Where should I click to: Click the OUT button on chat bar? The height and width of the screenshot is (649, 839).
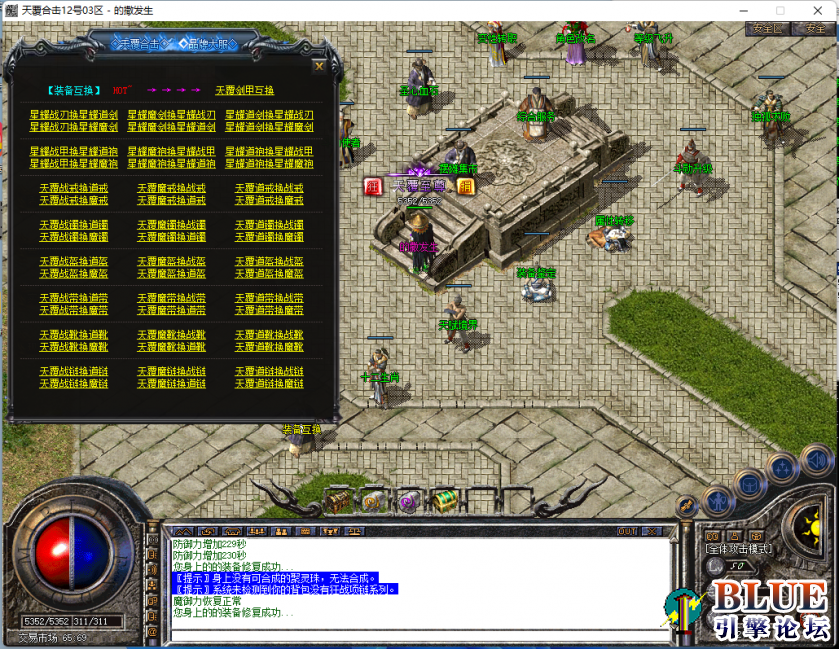627,531
